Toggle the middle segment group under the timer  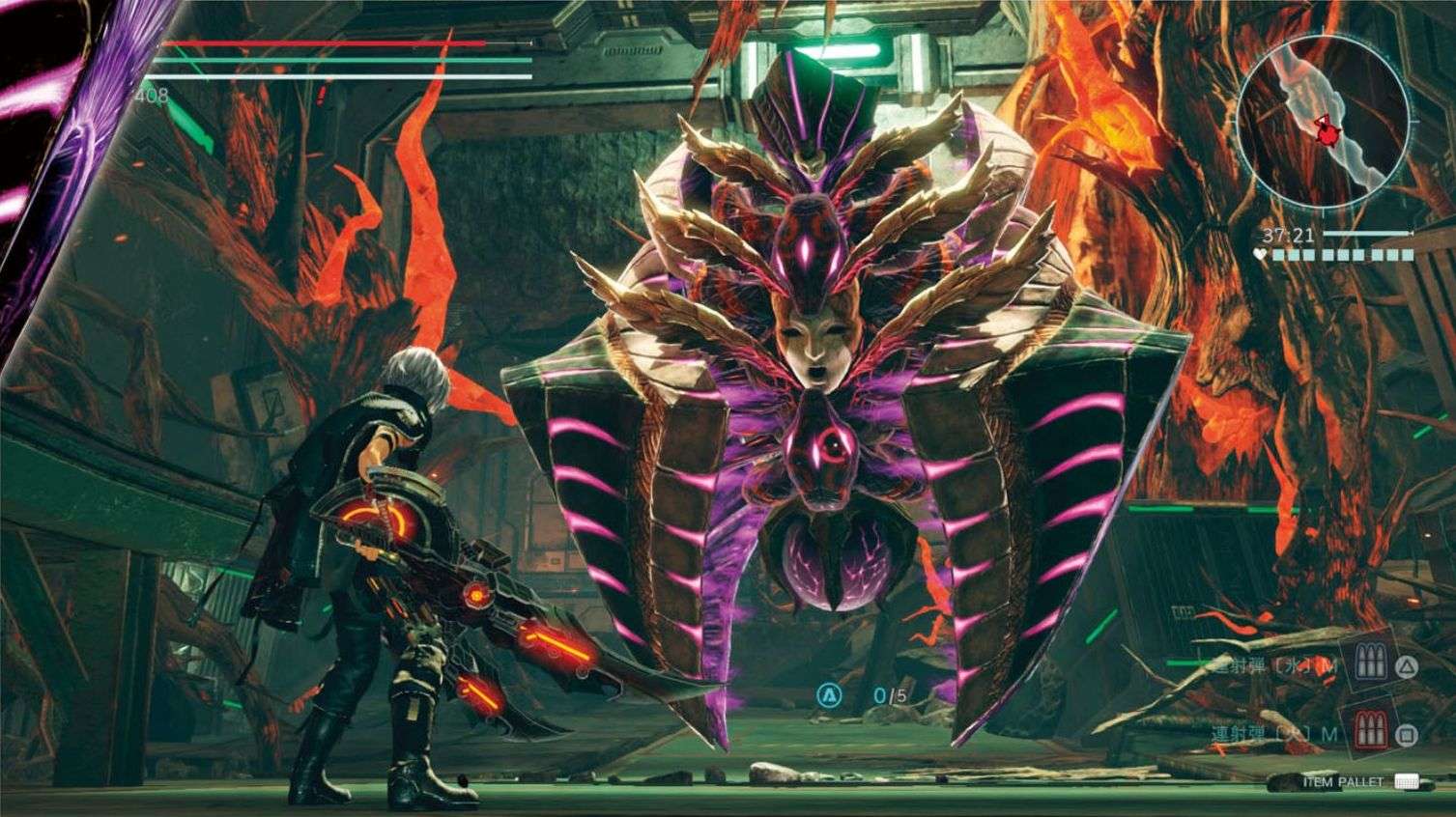[1344, 255]
